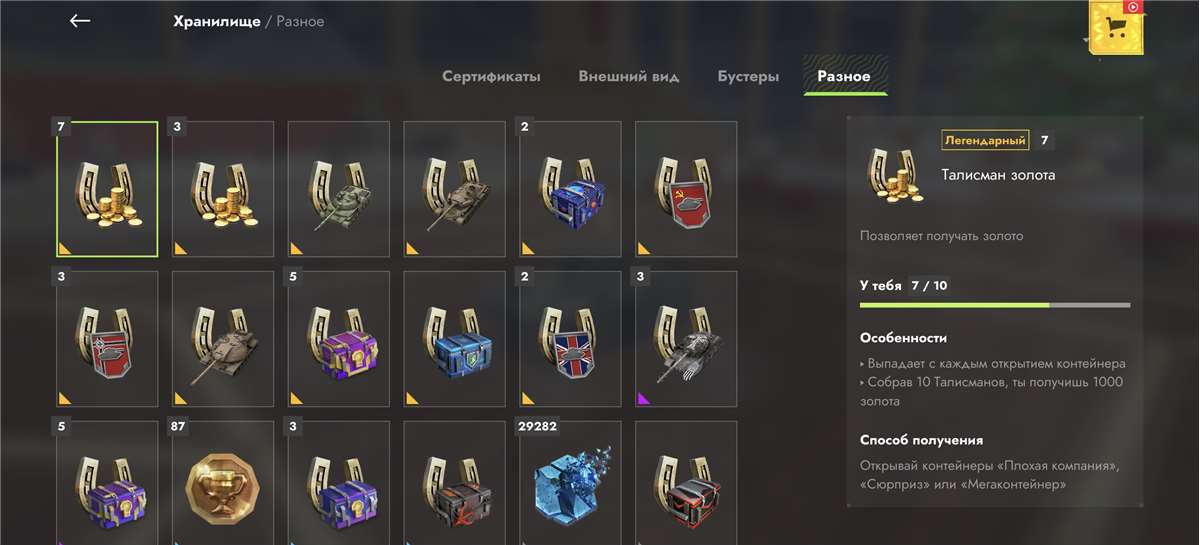Viewport: 1200px width, 545px height.
Task: Choose the bronze trophy medal item
Action: pyautogui.click(x=223, y=485)
